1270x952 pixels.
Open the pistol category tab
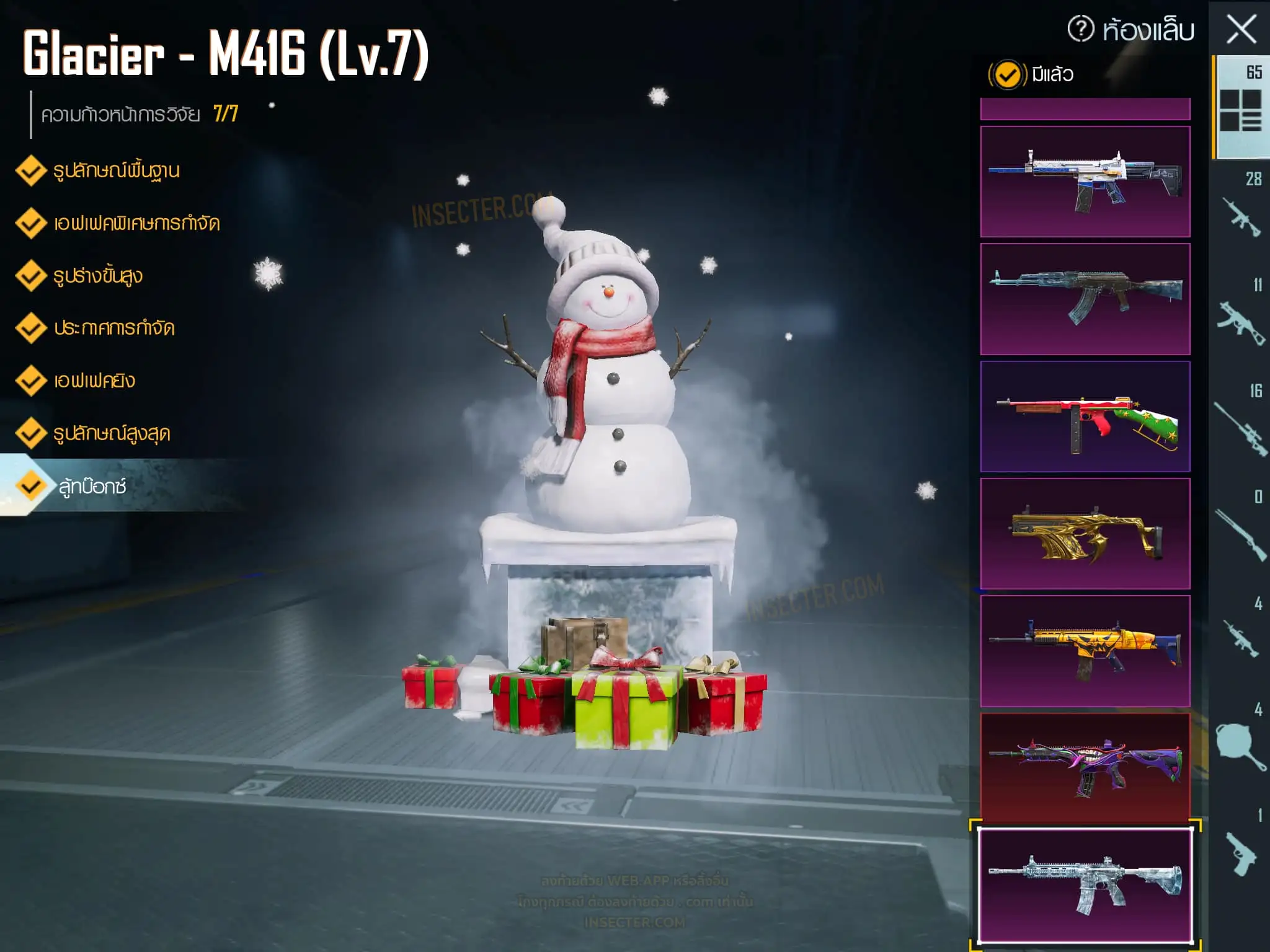[x=1240, y=852]
